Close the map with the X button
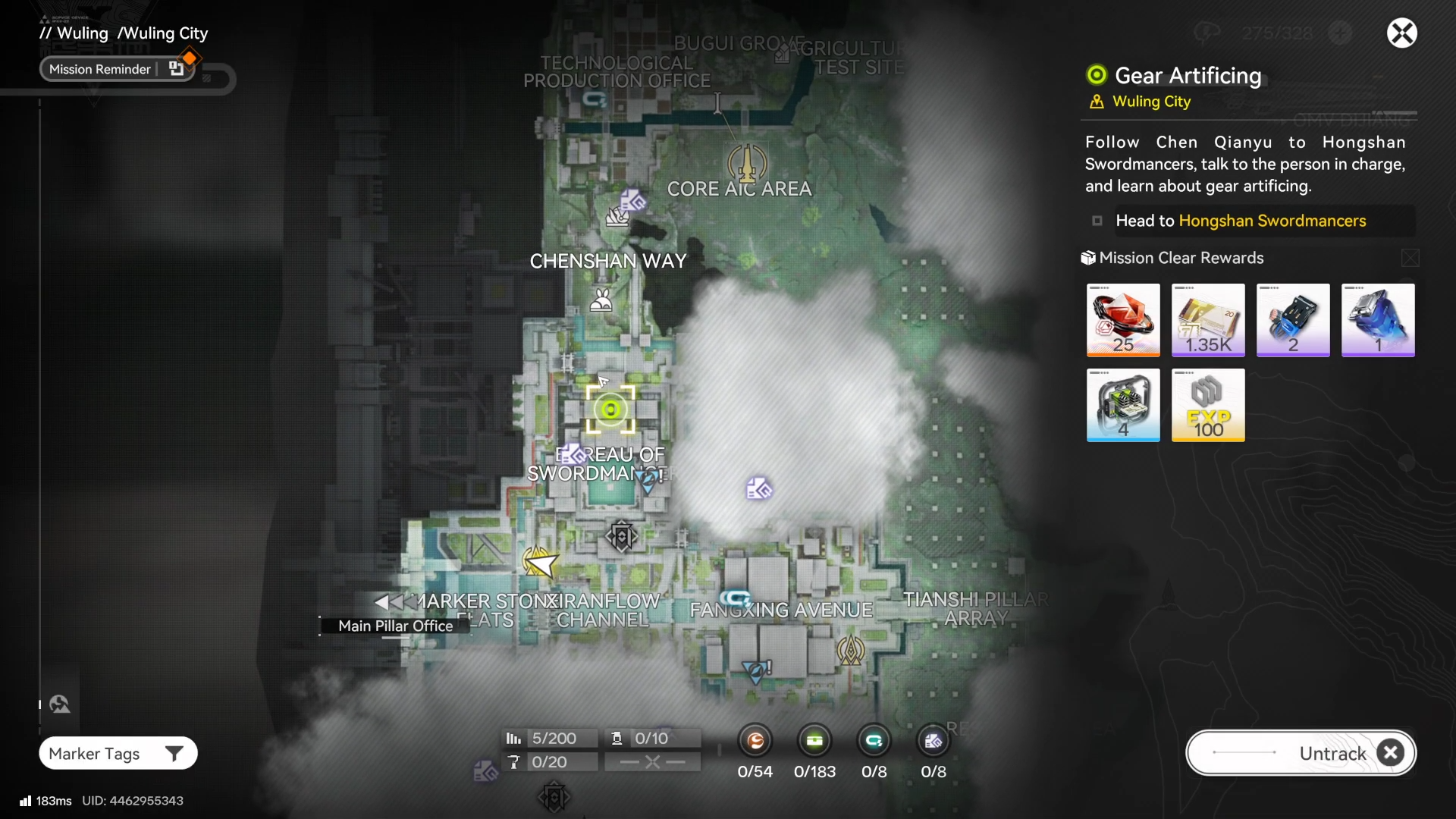 [1401, 33]
